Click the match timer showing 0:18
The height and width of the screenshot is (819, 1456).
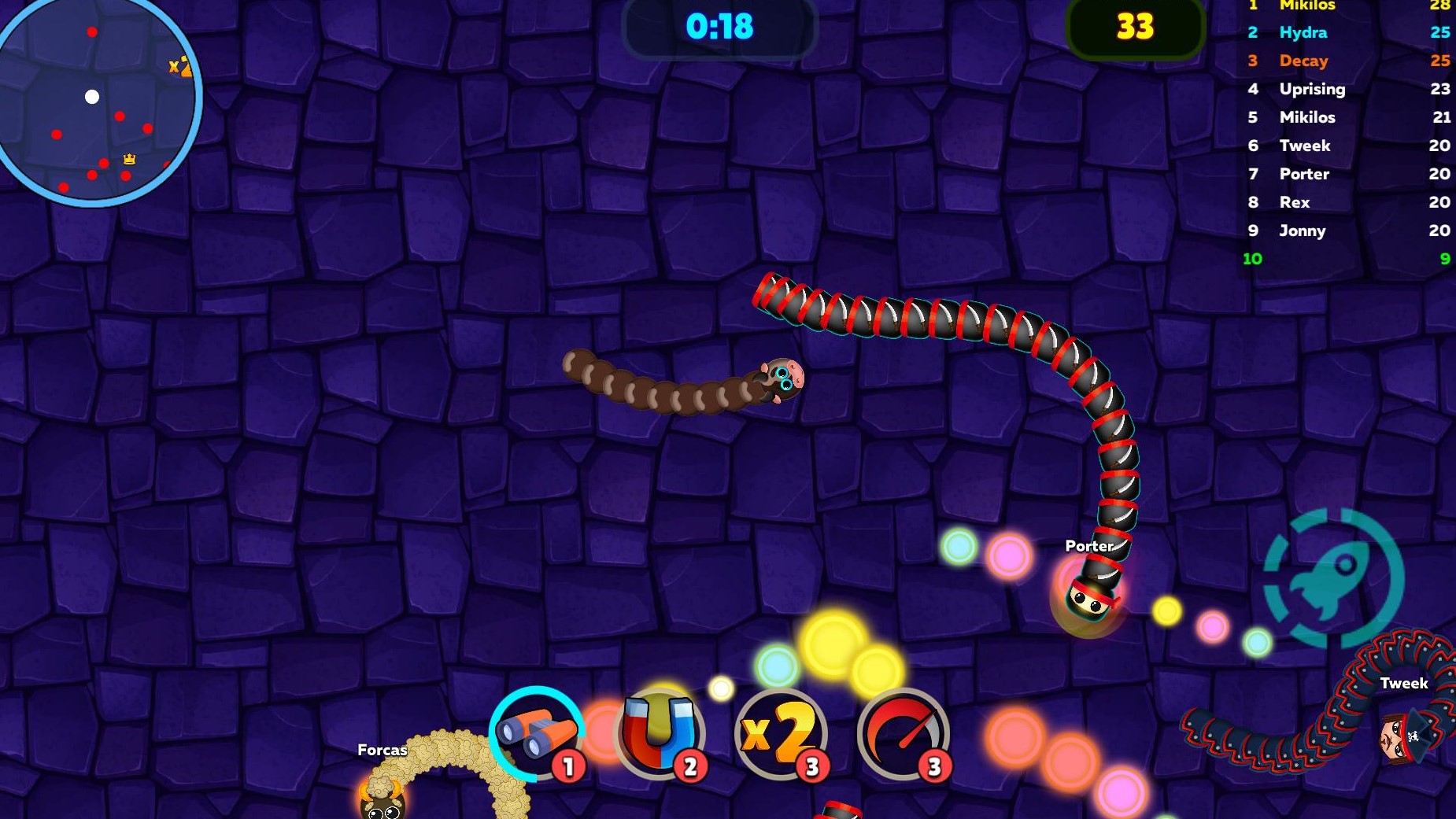(719, 26)
